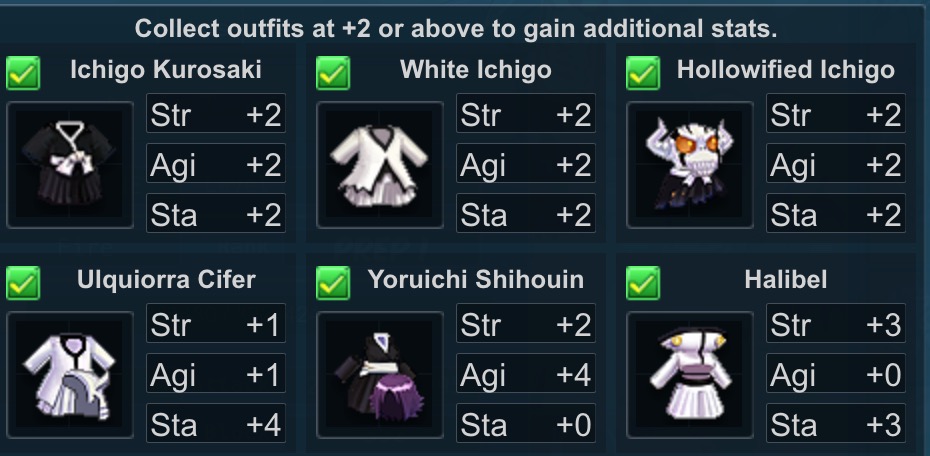This screenshot has width=930, height=456.
Task: Select the Halibel outfit icon
Action: tap(690, 375)
